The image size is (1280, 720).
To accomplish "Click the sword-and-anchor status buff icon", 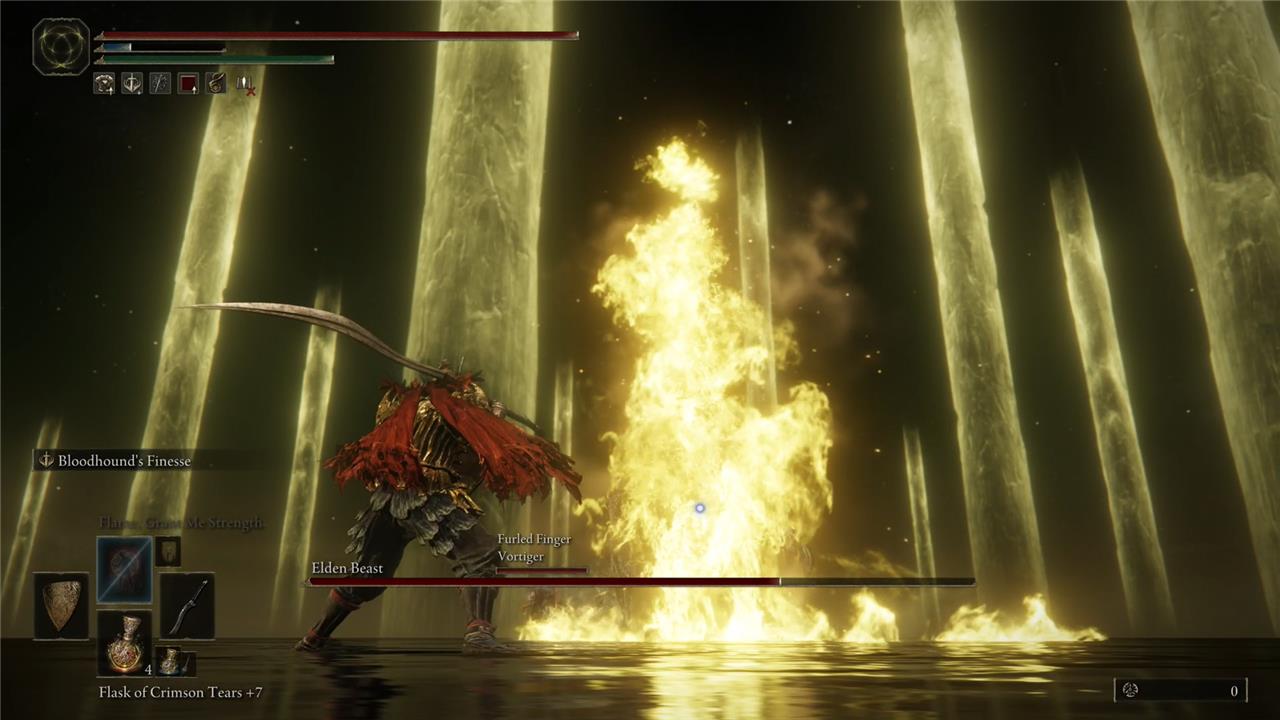I will tap(132, 84).
